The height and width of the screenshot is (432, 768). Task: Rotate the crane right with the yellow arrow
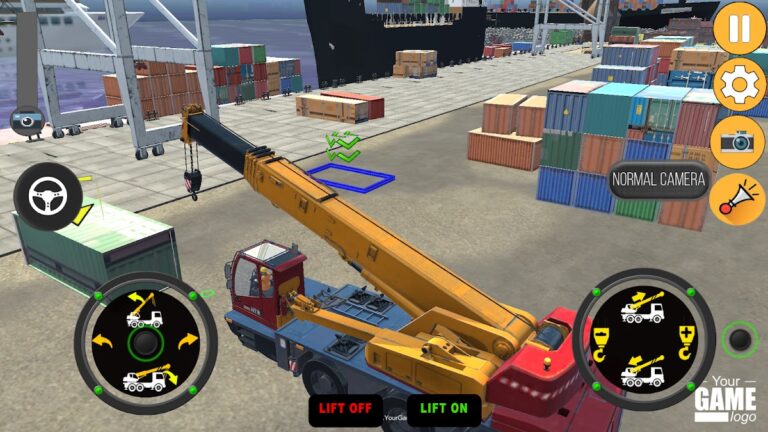click(188, 343)
